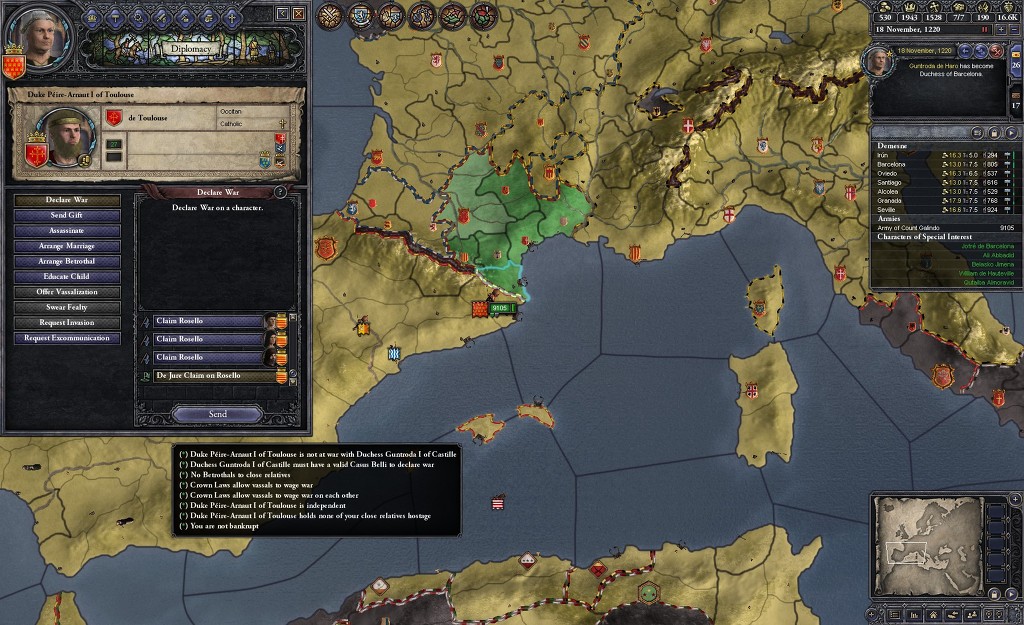1024x625 pixels.
Task: Click Request Excommunication
Action: pyautogui.click(x=67, y=338)
